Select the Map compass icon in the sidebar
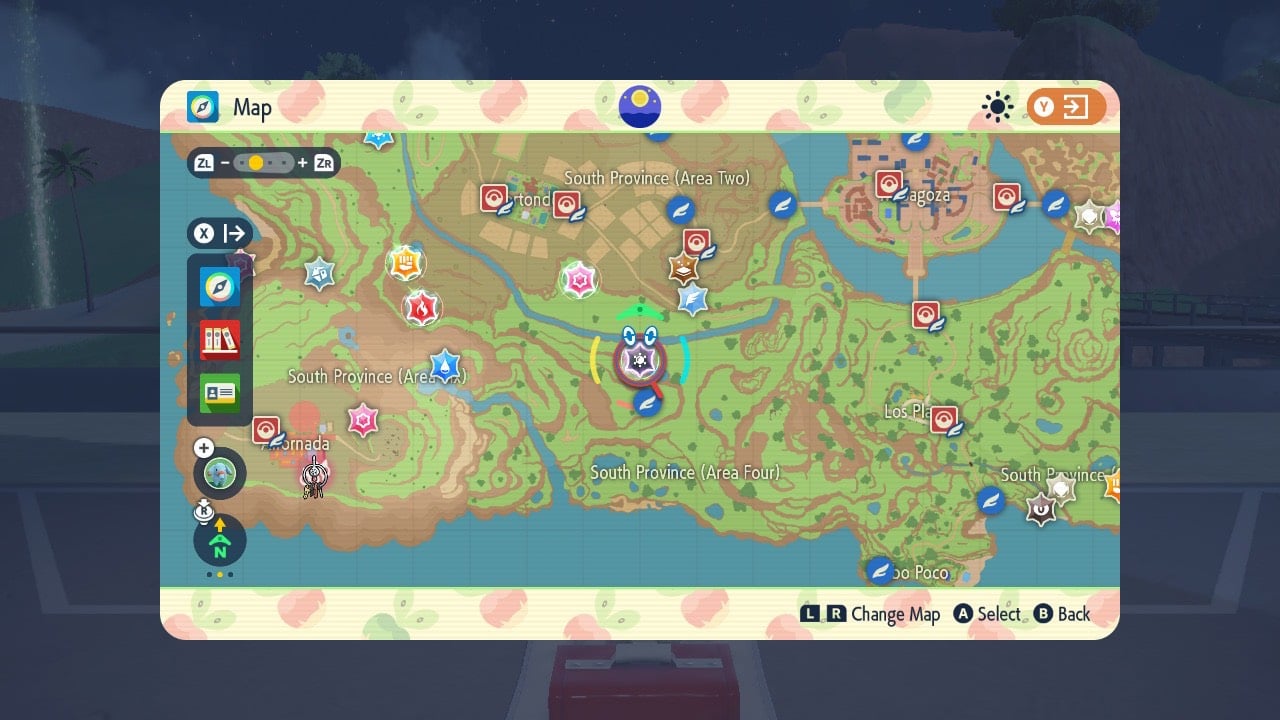The image size is (1280, 720). click(218, 287)
